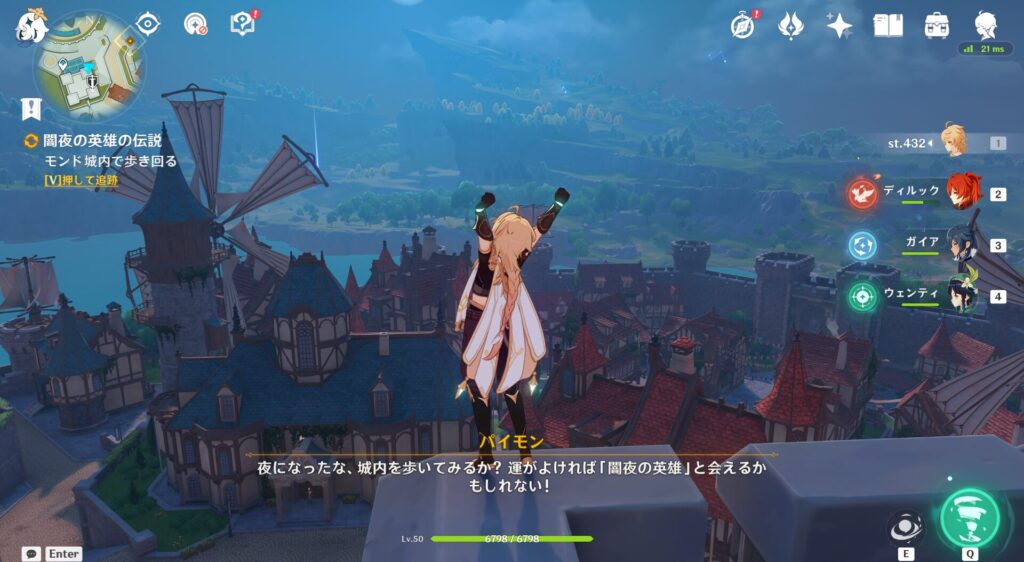
Task: Switch to party member ウェンティ
Action: point(962,296)
